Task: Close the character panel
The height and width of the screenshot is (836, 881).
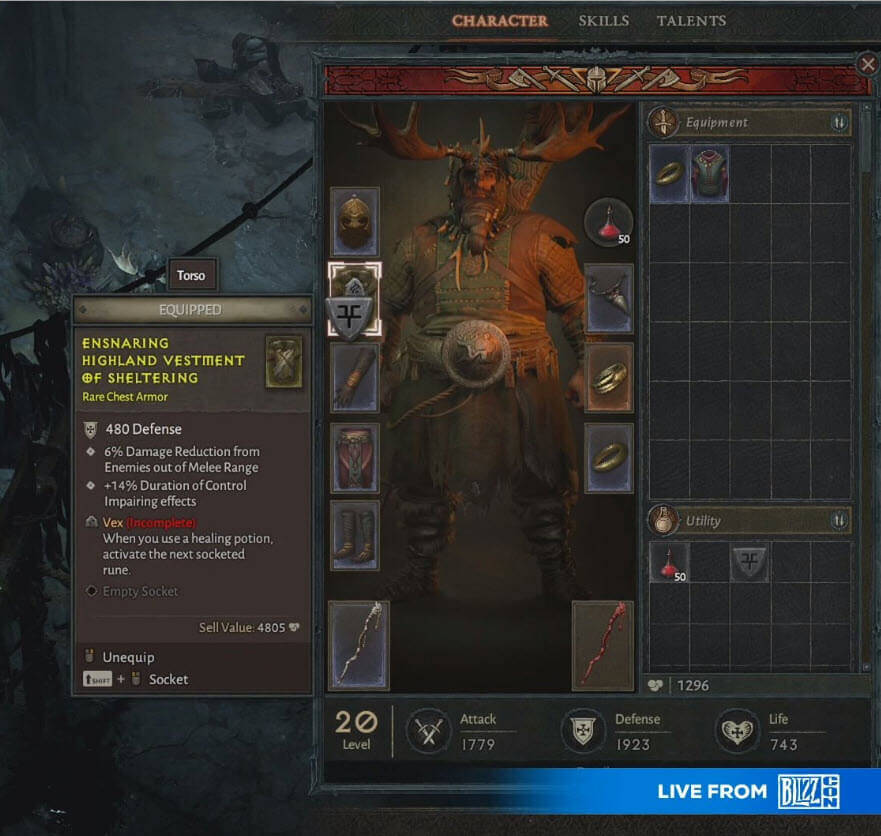Action: (x=867, y=64)
